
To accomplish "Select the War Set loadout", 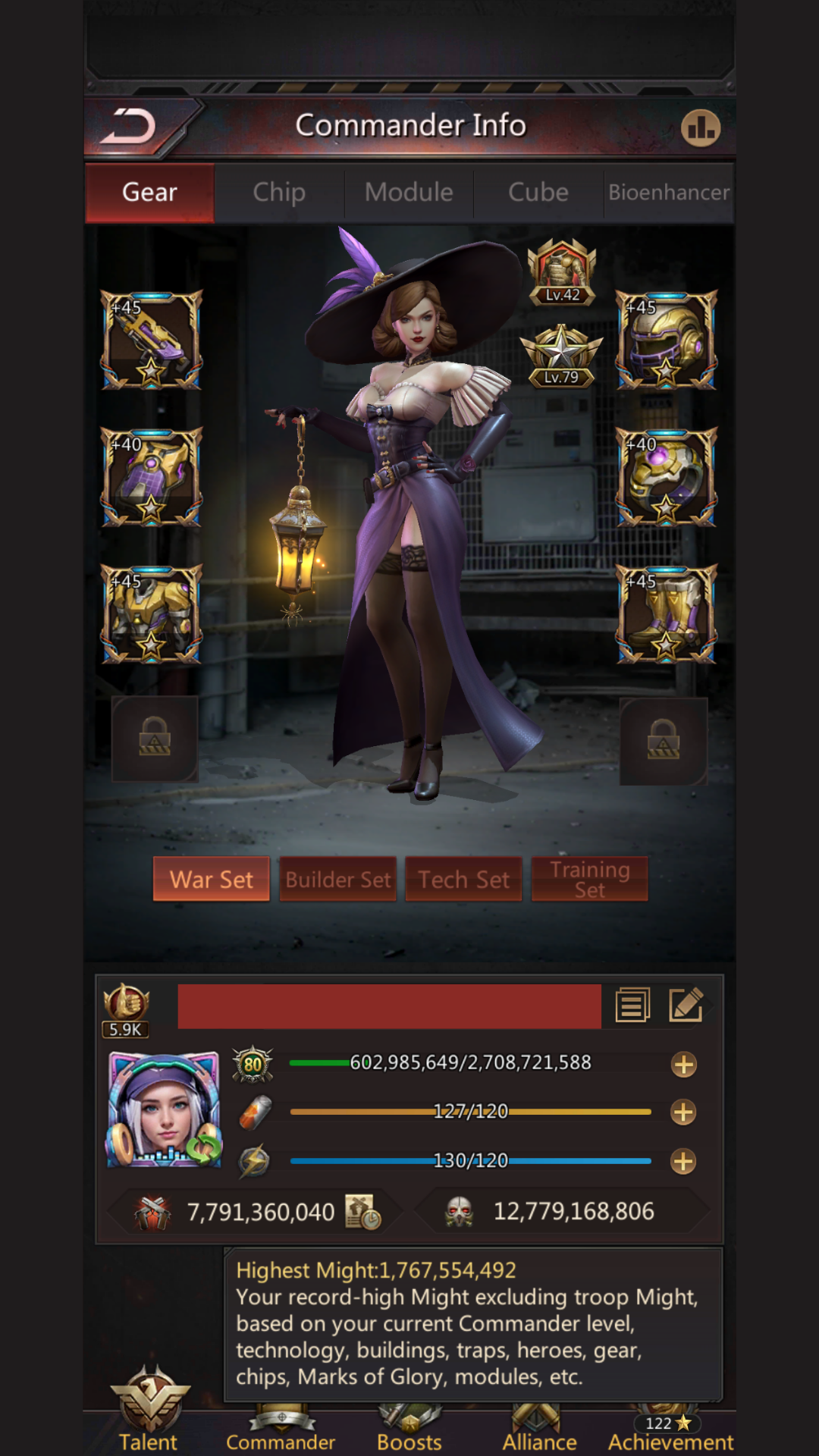I will coord(212,880).
